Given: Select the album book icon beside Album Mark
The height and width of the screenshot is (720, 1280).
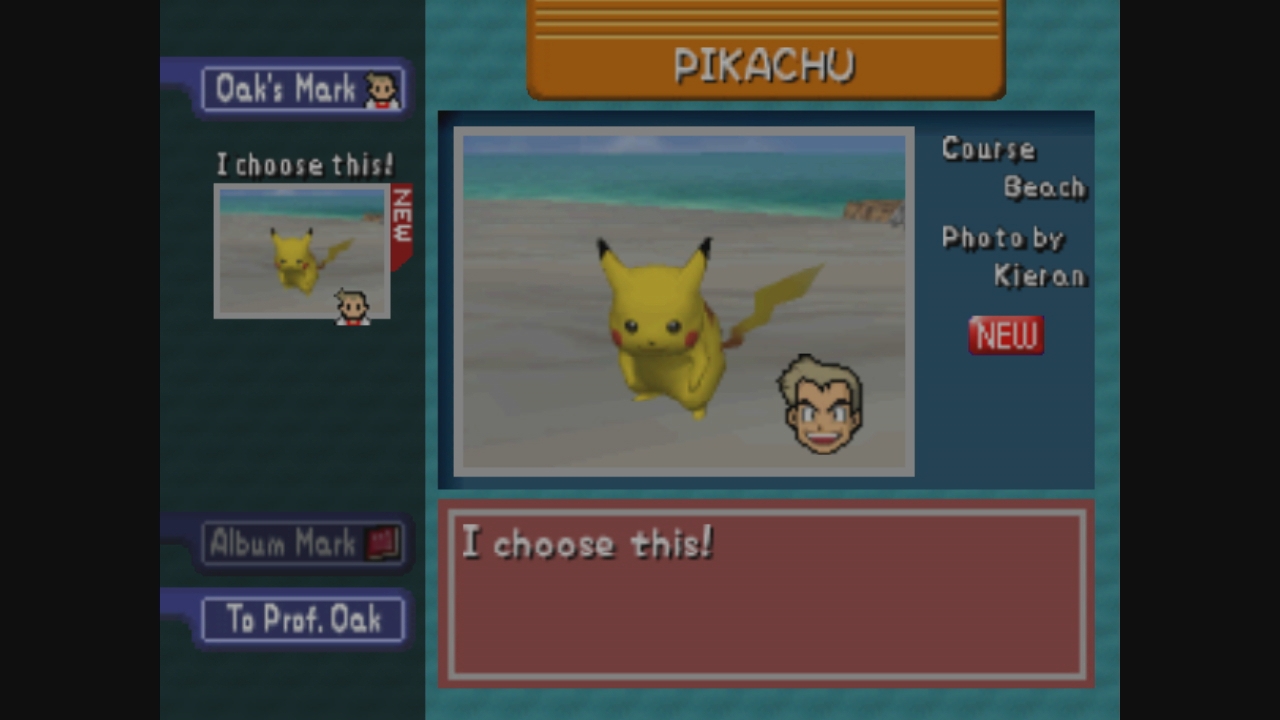Looking at the screenshot, I should 380,541.
